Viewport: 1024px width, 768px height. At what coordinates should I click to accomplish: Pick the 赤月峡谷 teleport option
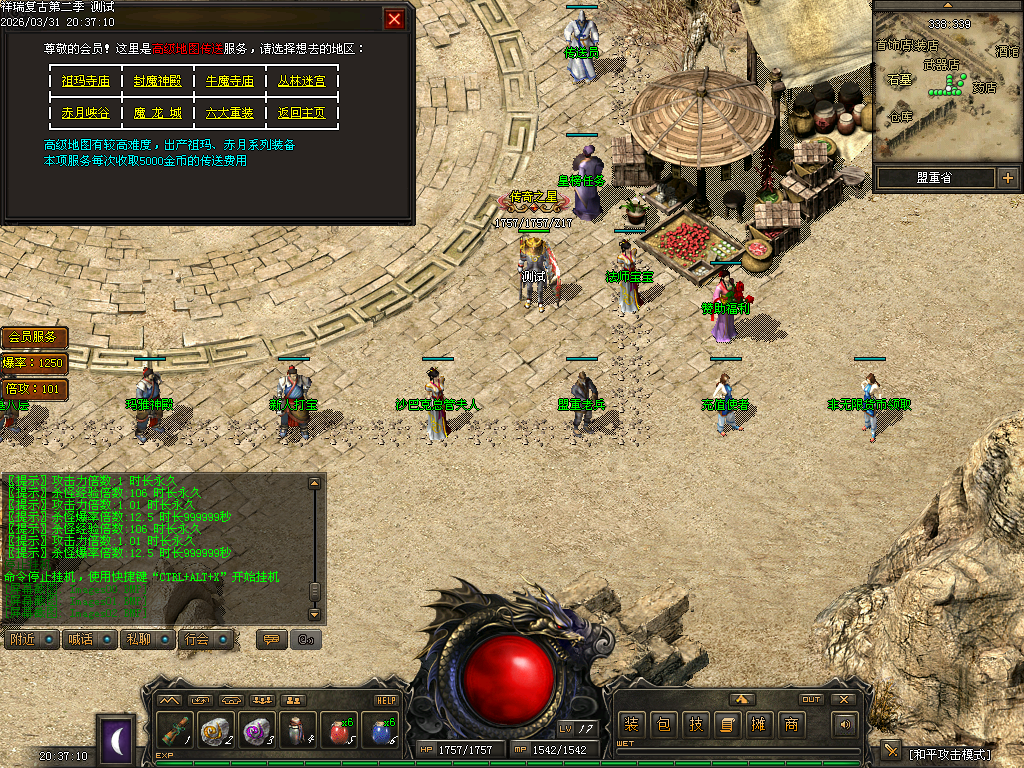[x=86, y=113]
